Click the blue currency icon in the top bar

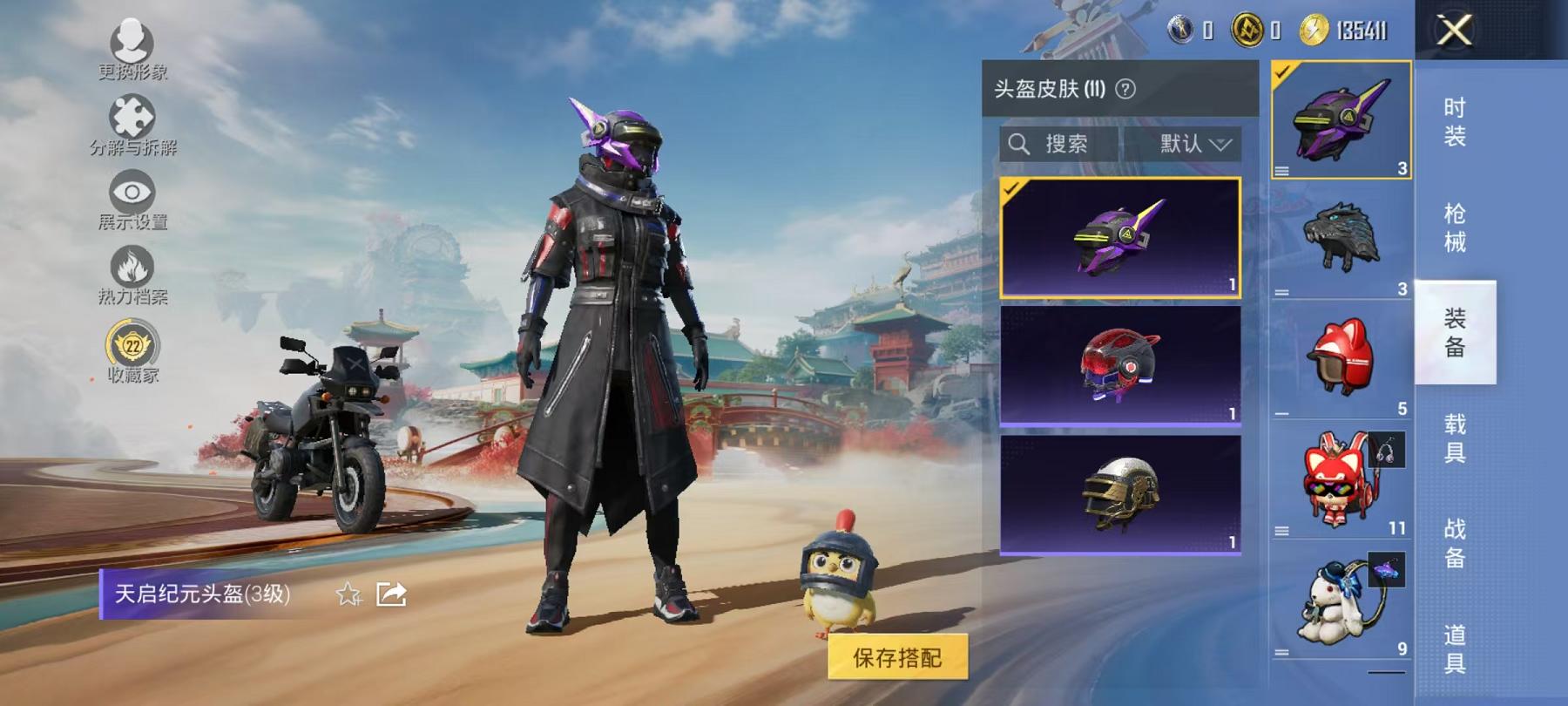pos(1182,29)
